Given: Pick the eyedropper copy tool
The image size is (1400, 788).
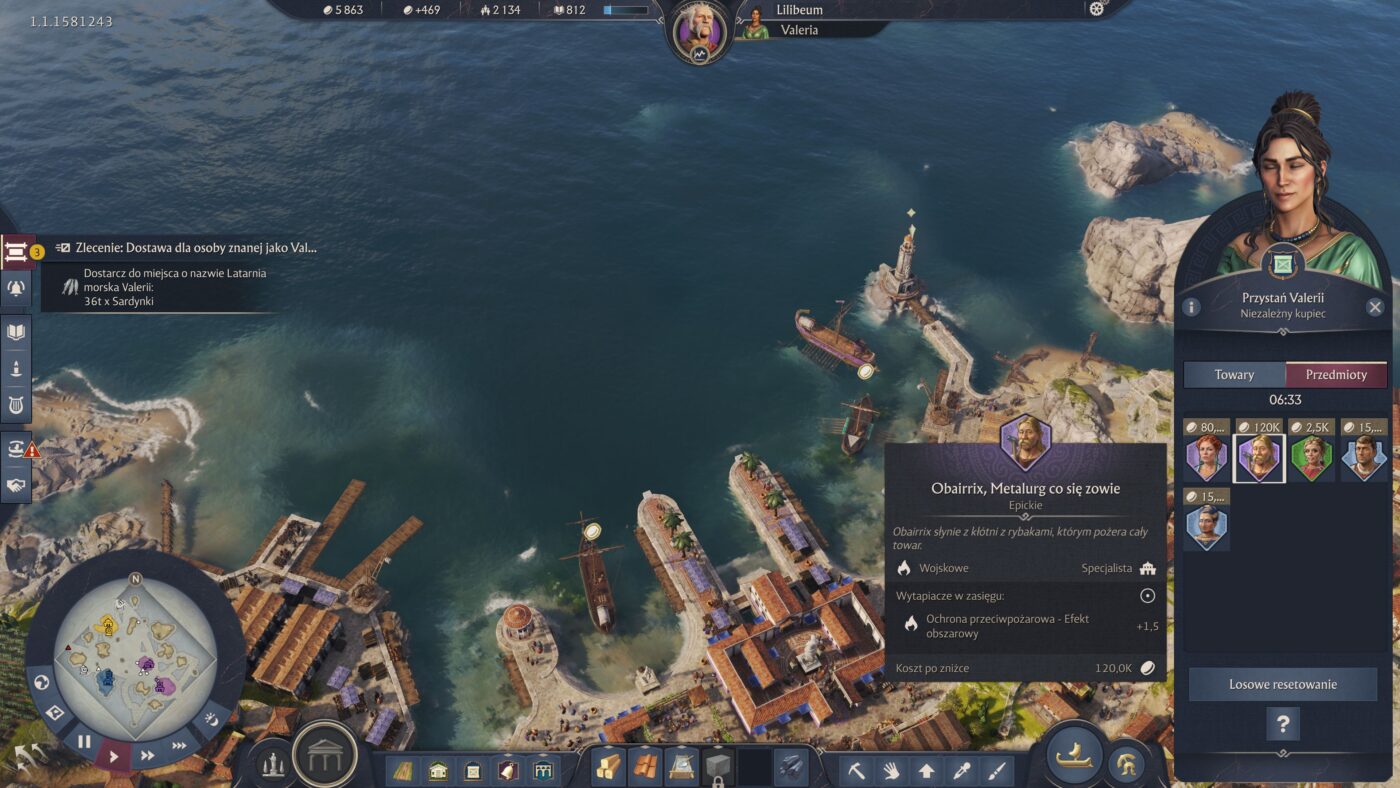Looking at the screenshot, I should pos(961,771).
